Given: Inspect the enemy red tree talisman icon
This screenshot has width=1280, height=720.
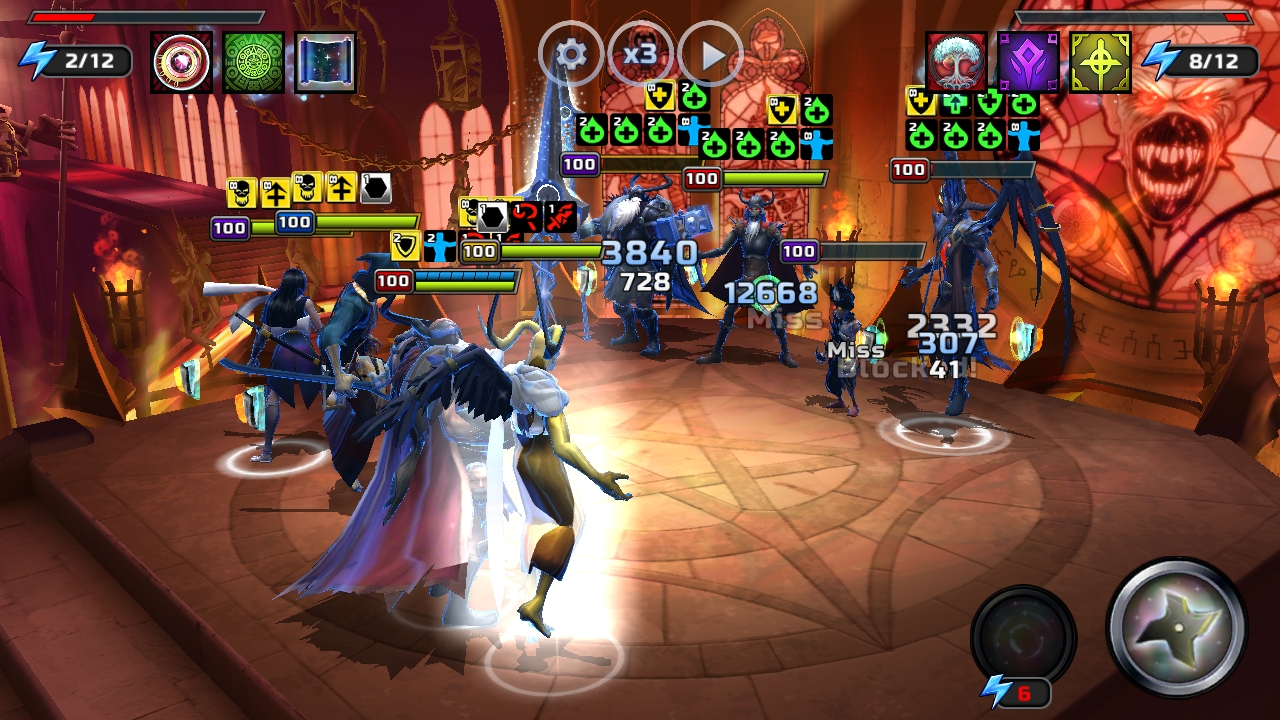Looking at the screenshot, I should point(956,62).
